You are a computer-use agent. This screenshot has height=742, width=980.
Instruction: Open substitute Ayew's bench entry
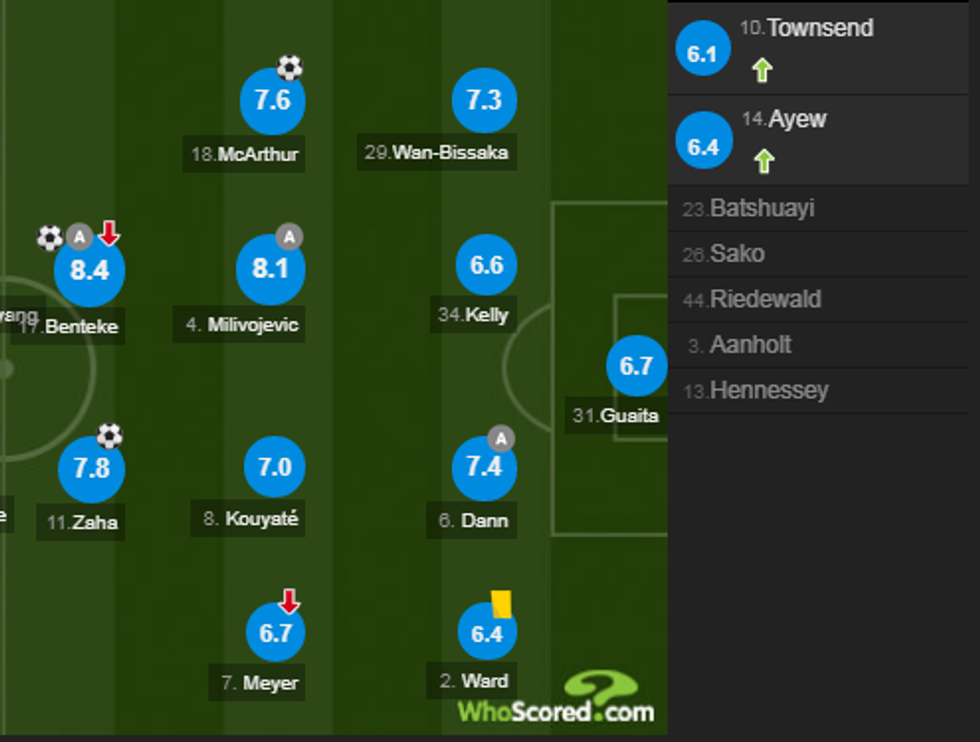tap(797, 120)
